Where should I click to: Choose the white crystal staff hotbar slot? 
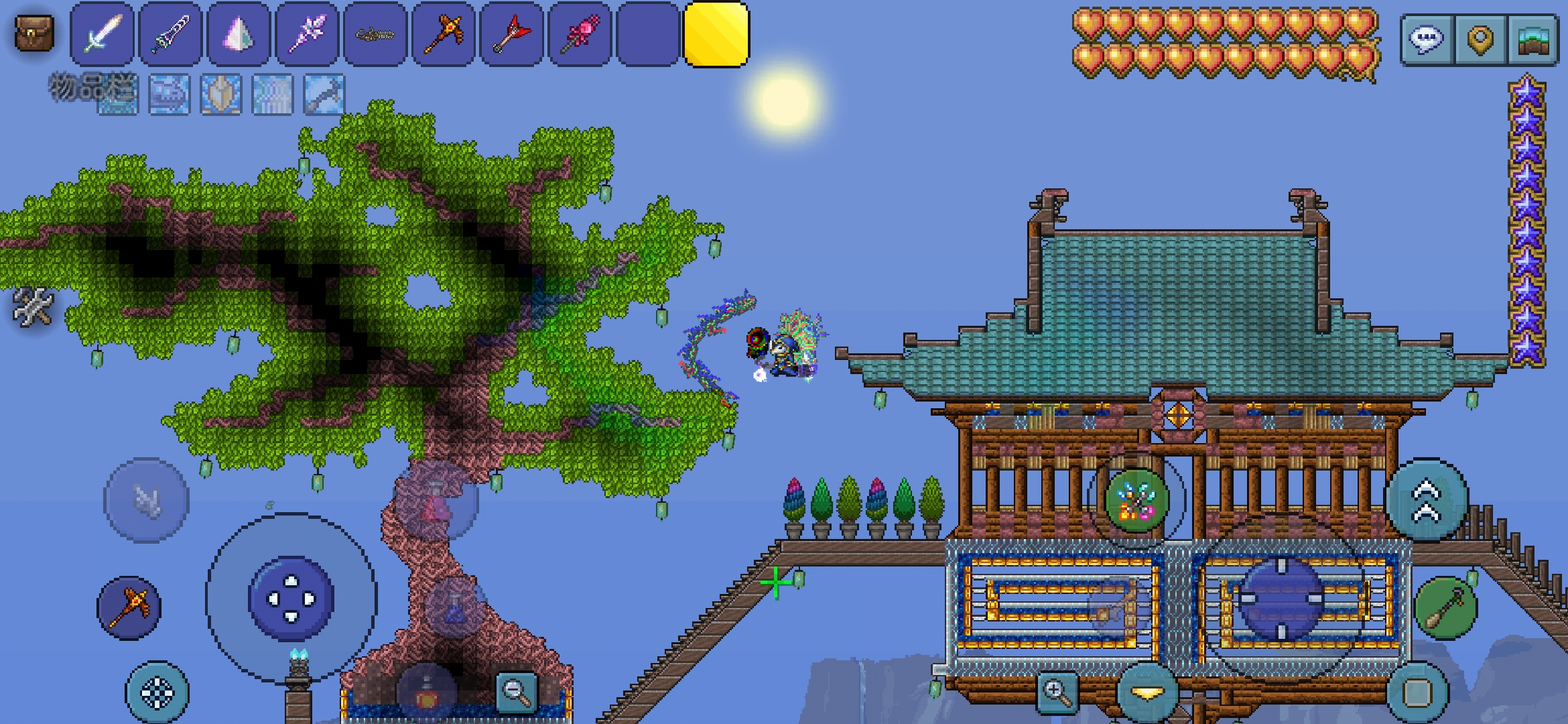coord(308,34)
